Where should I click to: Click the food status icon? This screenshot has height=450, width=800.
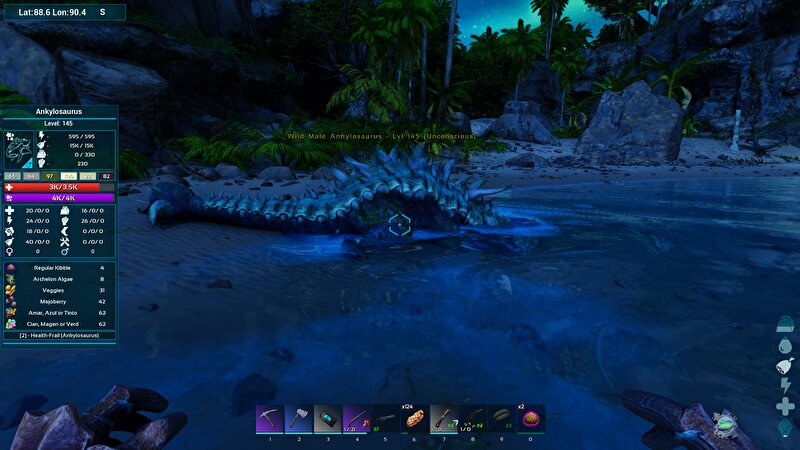pos(785,366)
